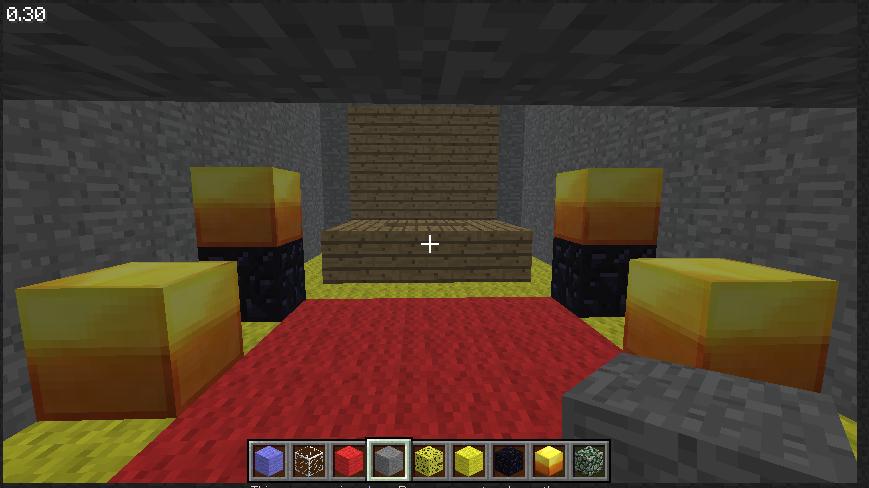Pick the gray stone block slot
Image resolution: width=869 pixels, height=488 pixels.
389,461
